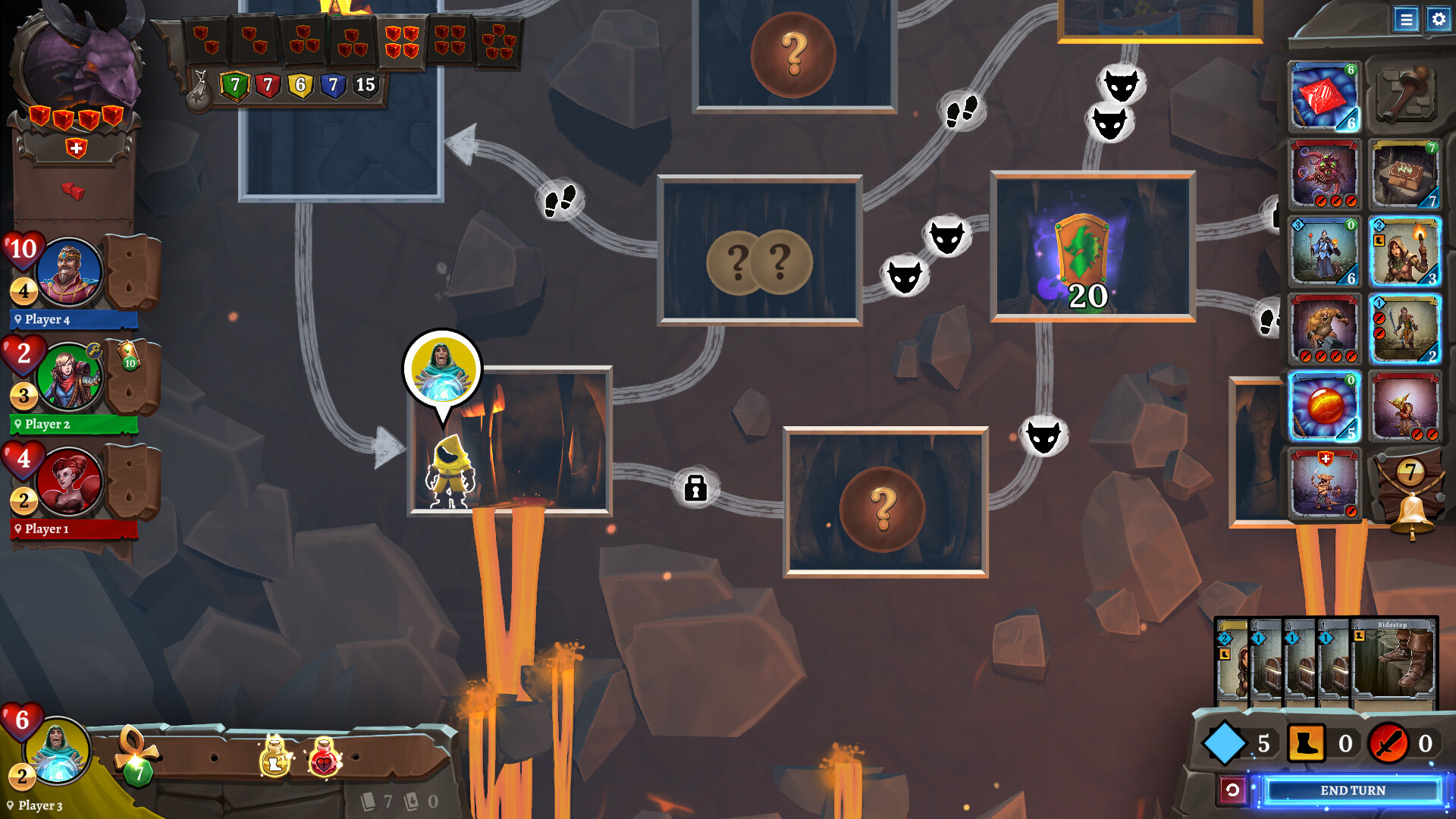
Task: Toggle the locked padlock path marker
Action: [696, 488]
